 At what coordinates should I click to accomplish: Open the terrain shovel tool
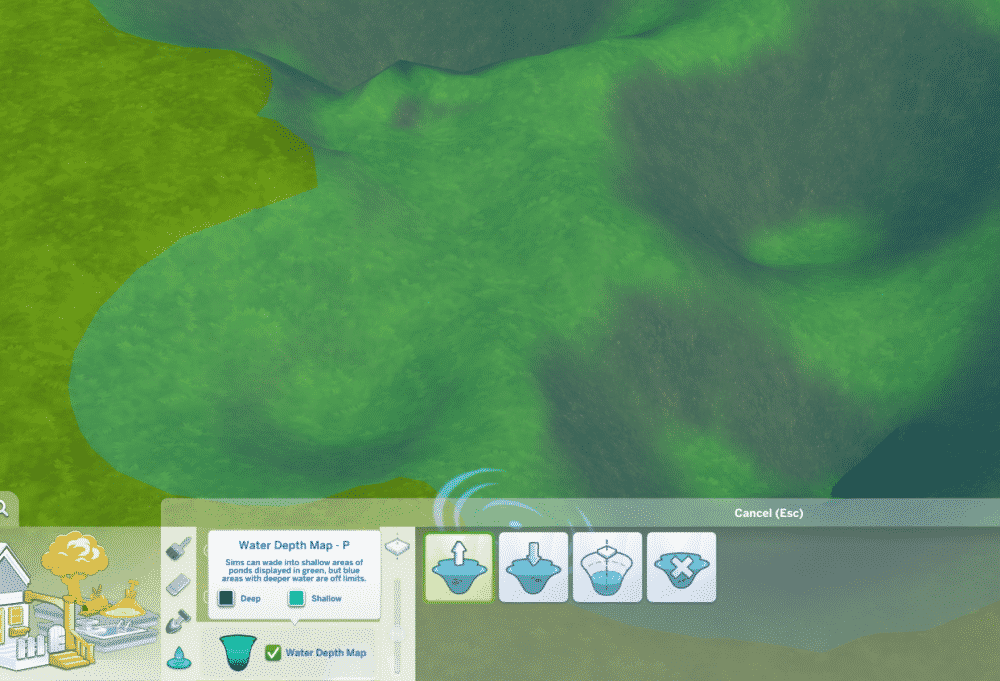(178, 620)
